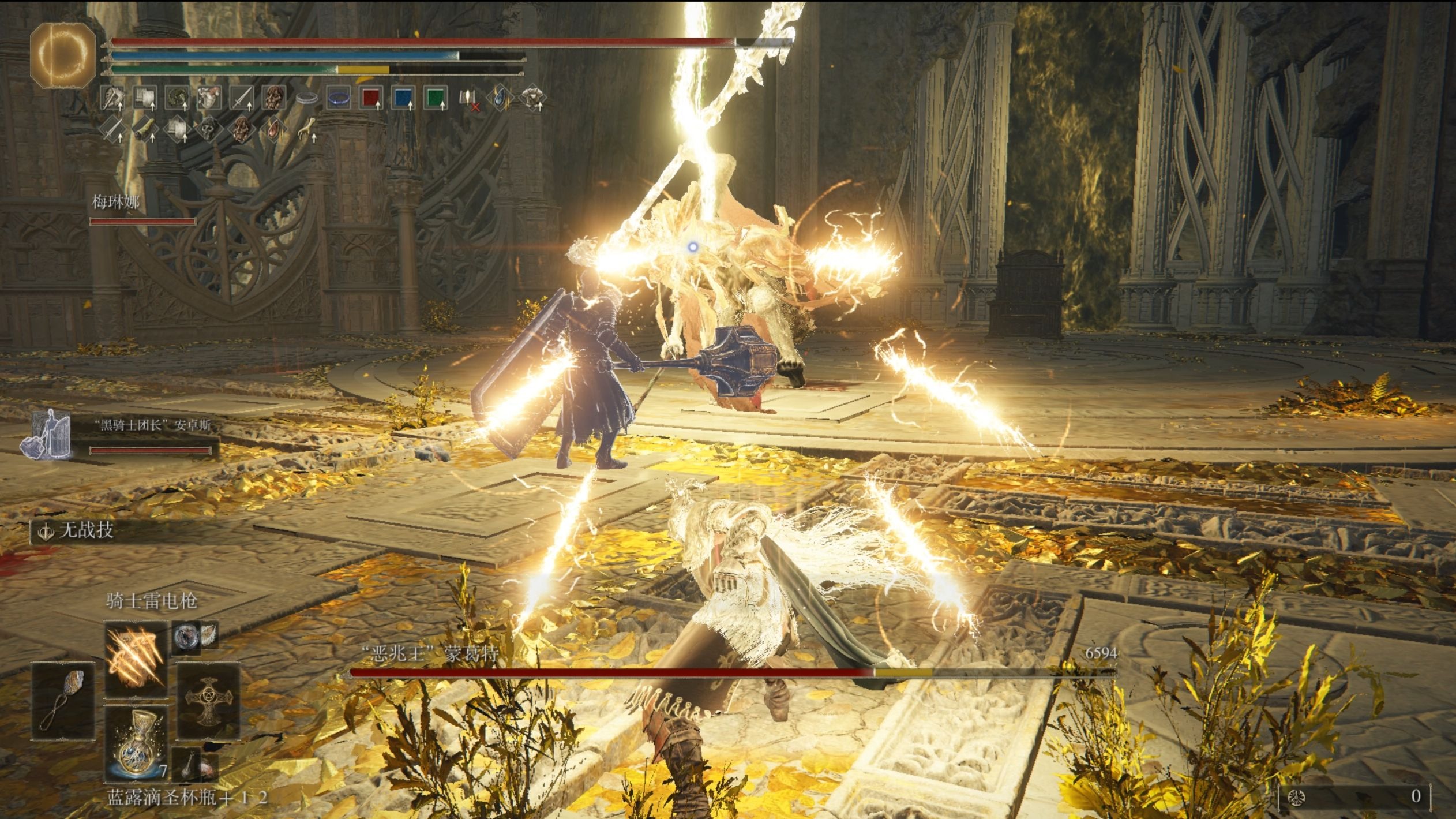Select the left-hand stone flail slot
1456x819 pixels.
point(63,700)
